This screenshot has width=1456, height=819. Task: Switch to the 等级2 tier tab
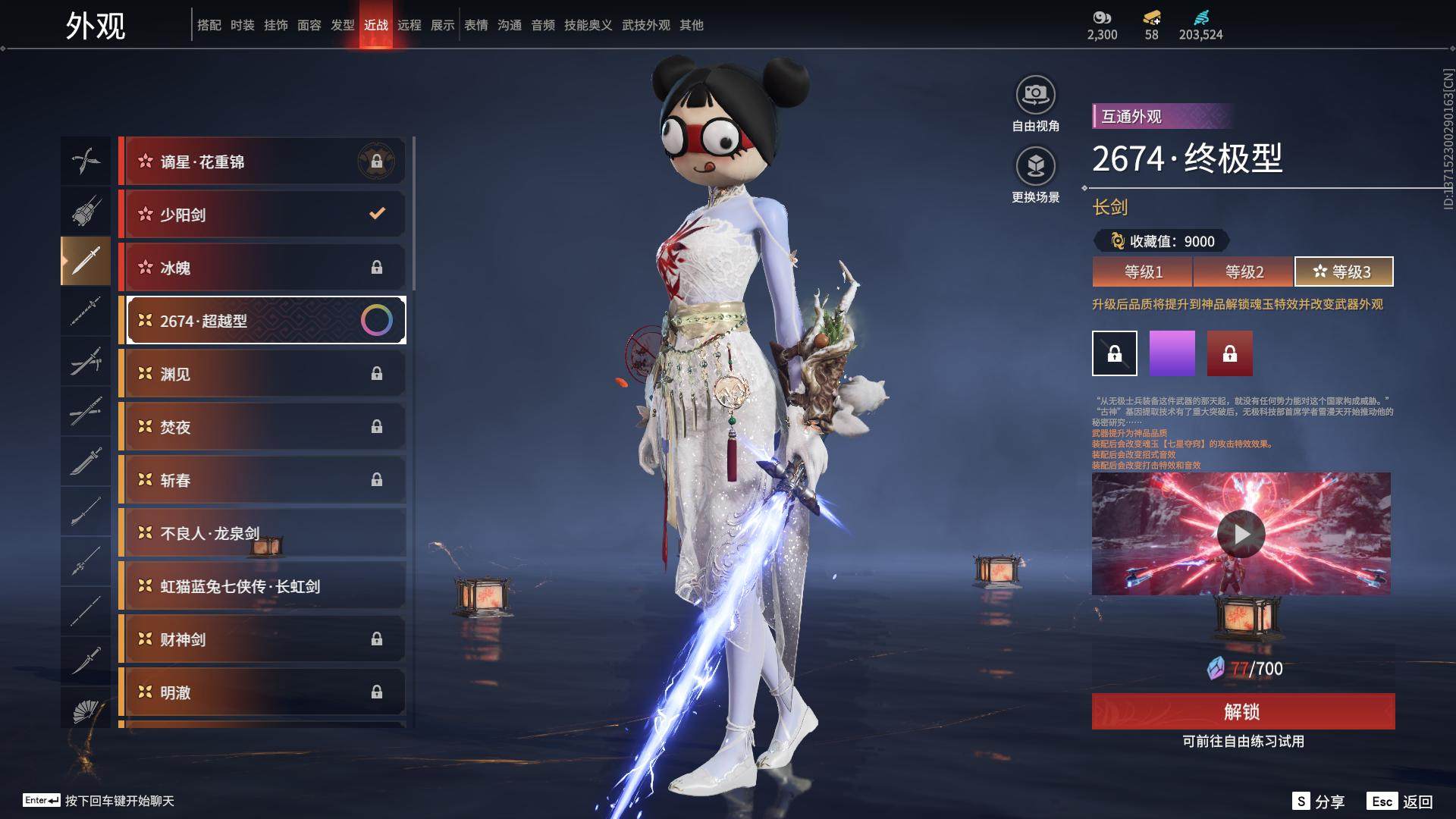coord(1244,271)
